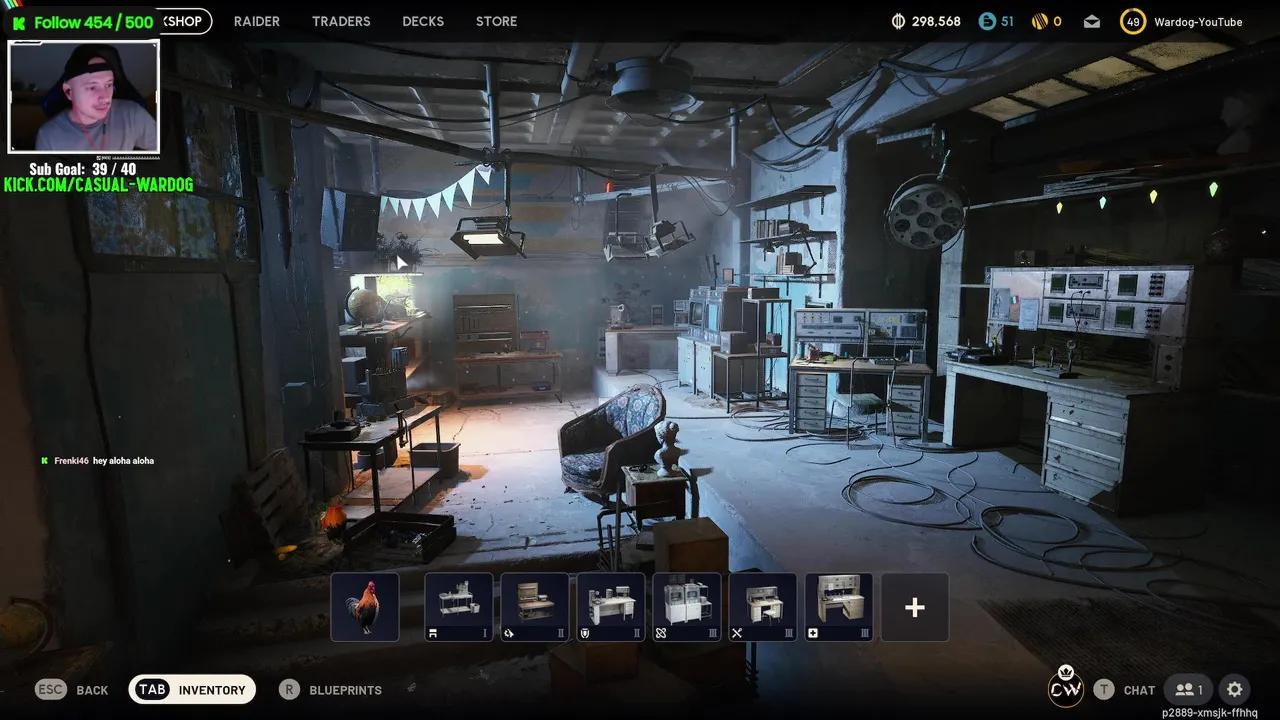
Task: Select the crossed-tools workbench icon in hotbar
Action: click(x=763, y=604)
